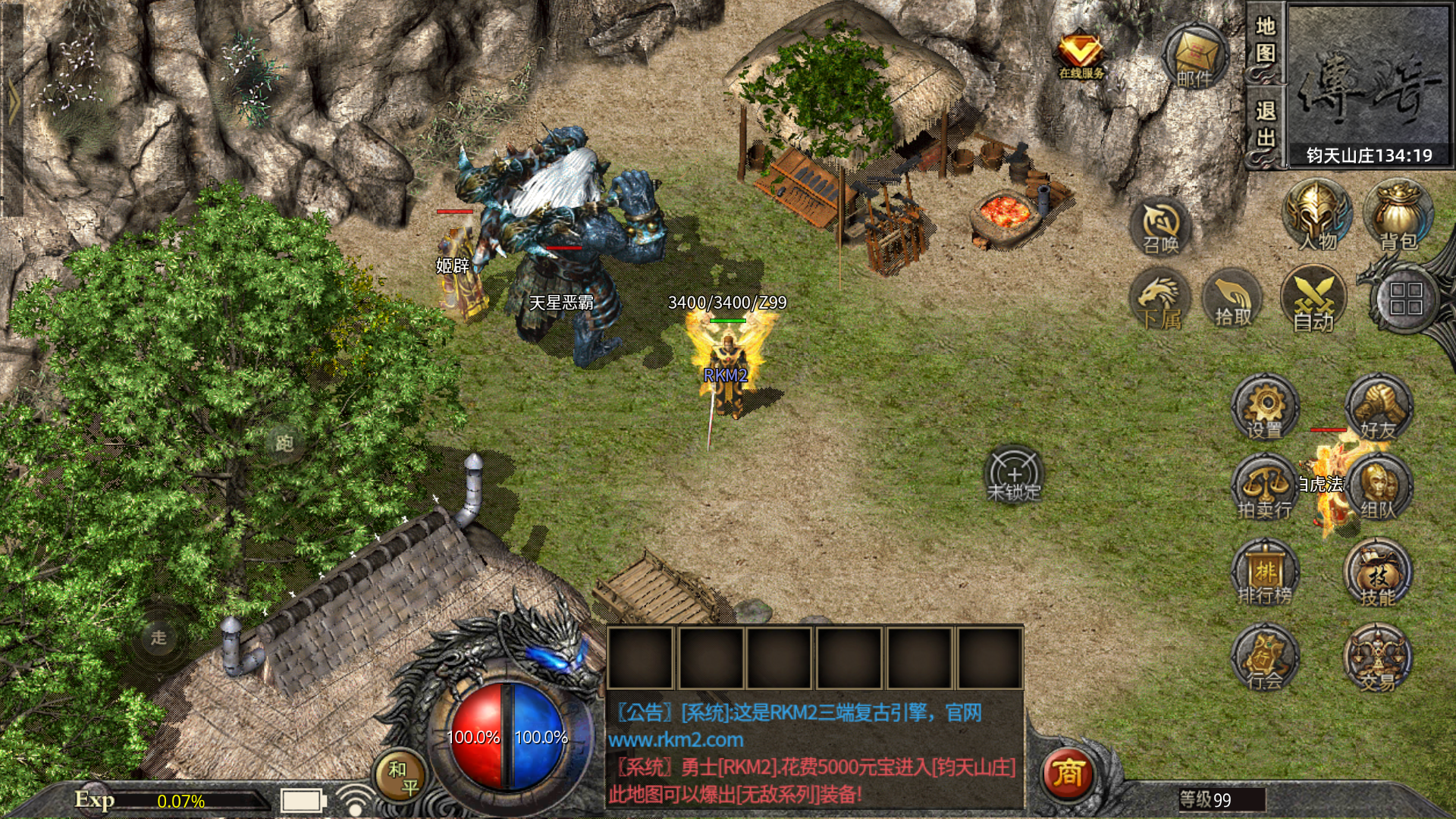Screen dimensions: 1456x819
Task: Open the 背包 backpack
Action: click(x=1398, y=215)
